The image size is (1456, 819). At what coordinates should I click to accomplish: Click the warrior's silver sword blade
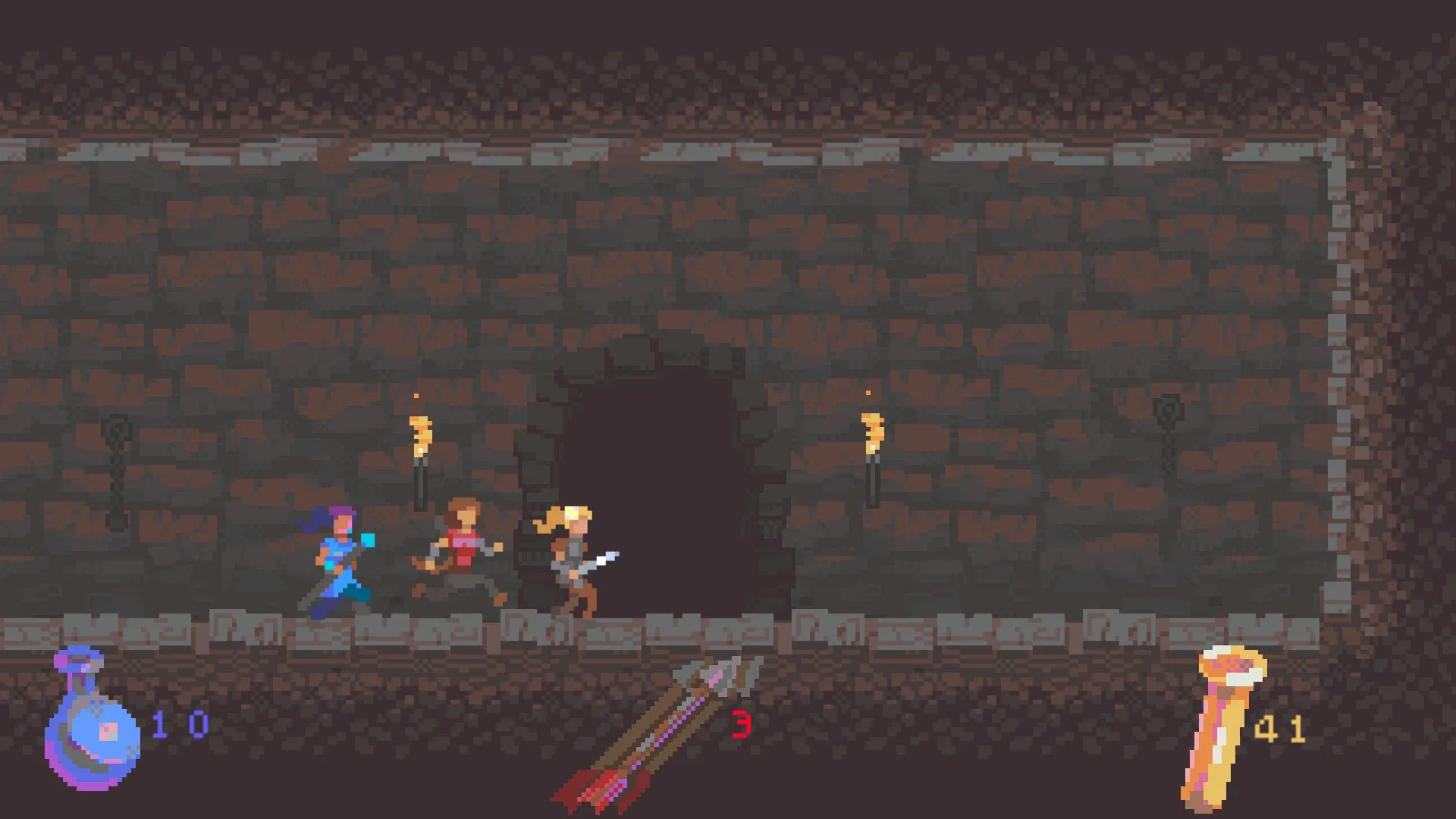click(603, 561)
